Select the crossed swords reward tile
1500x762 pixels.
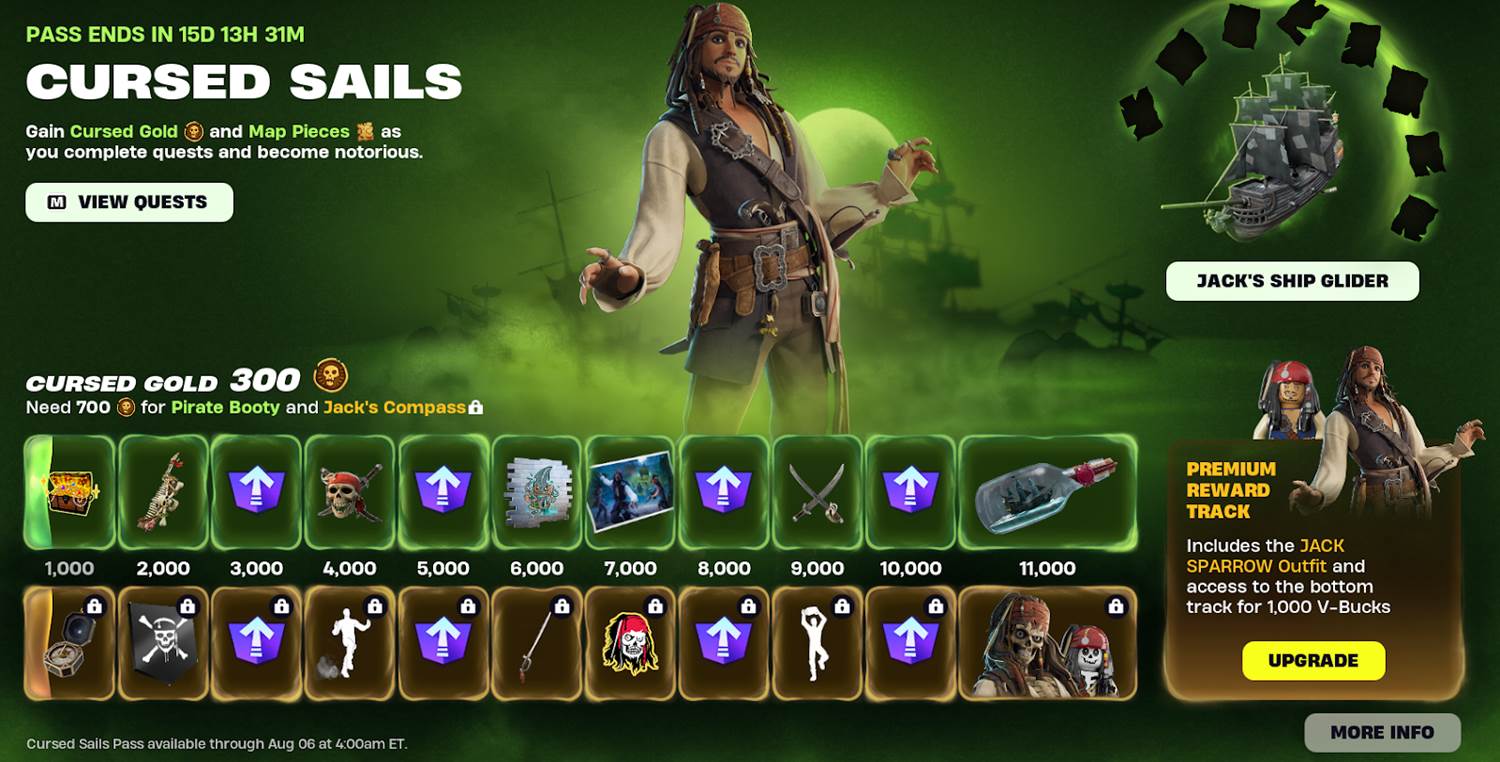pyautogui.click(x=817, y=492)
